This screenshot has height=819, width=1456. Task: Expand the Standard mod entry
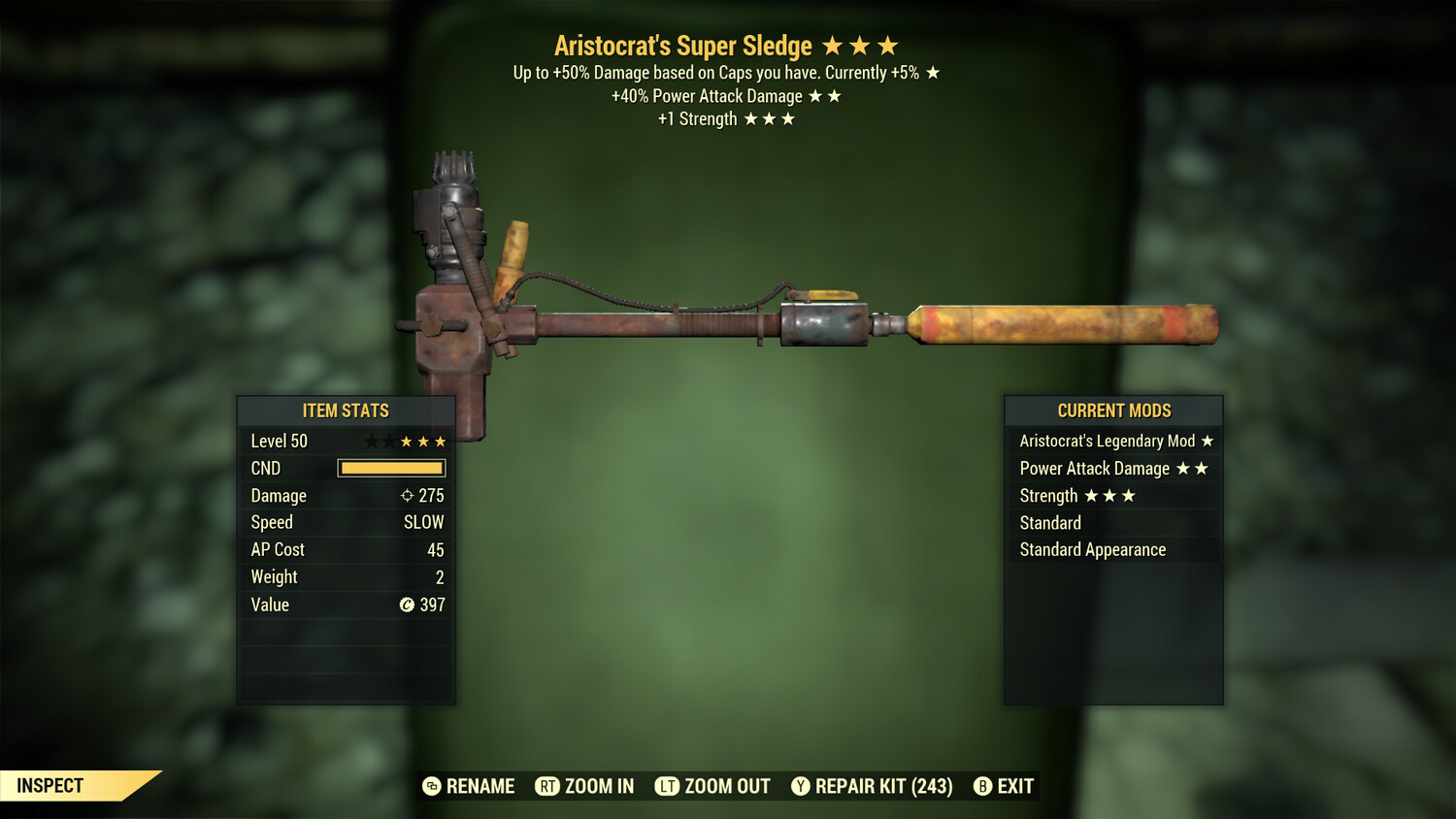tap(1049, 522)
